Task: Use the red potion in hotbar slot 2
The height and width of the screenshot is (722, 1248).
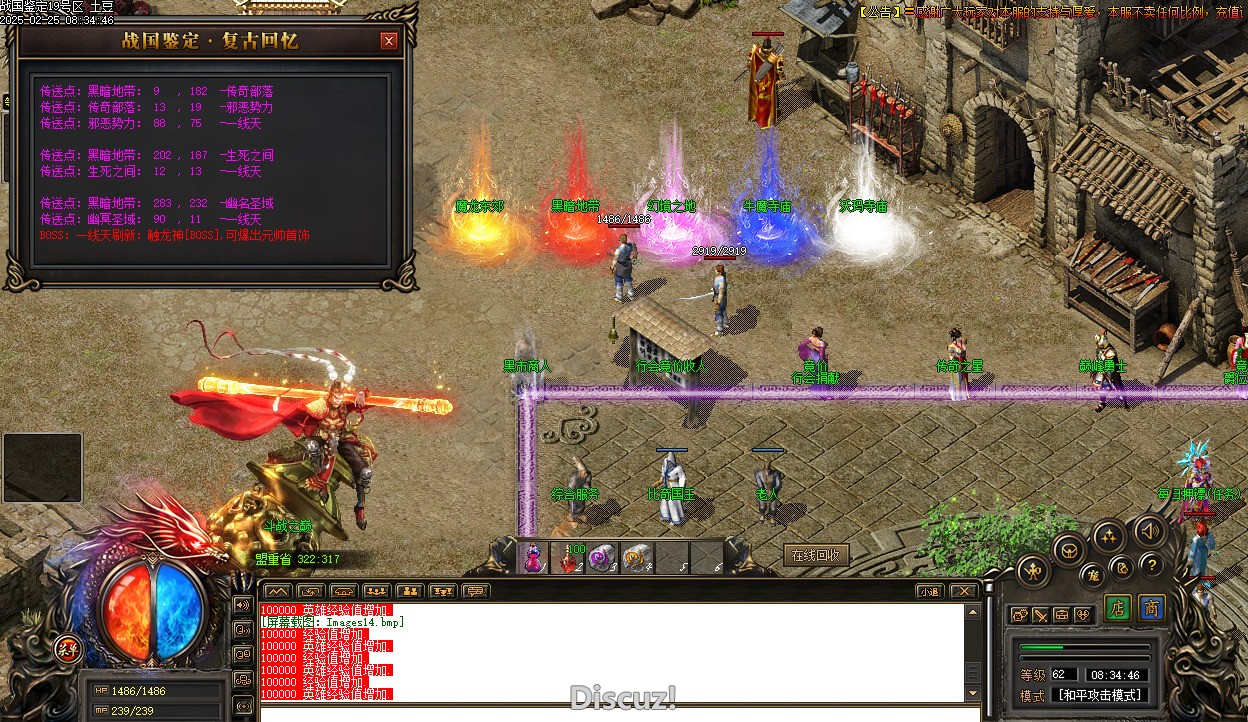Action: [570, 558]
